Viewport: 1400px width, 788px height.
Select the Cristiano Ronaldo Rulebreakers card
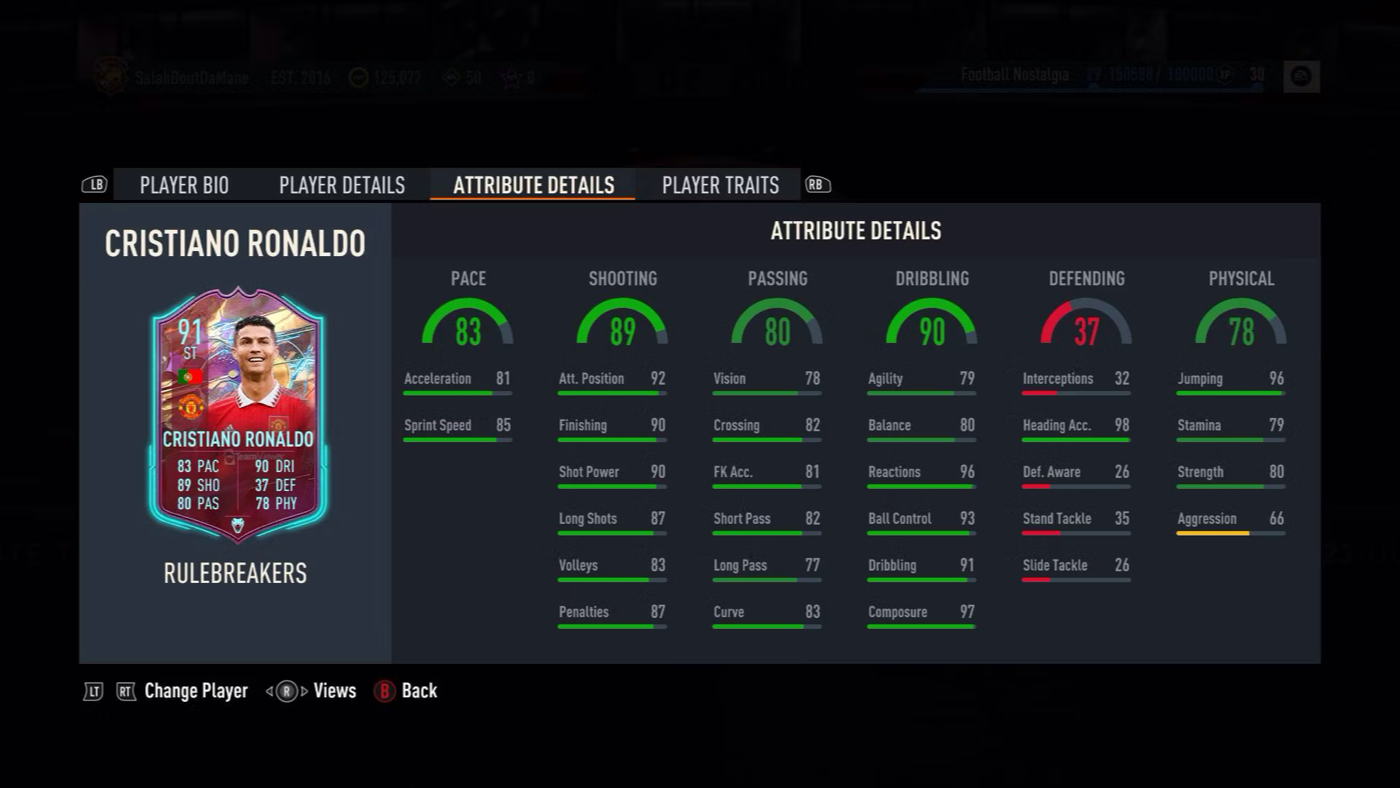(x=238, y=415)
